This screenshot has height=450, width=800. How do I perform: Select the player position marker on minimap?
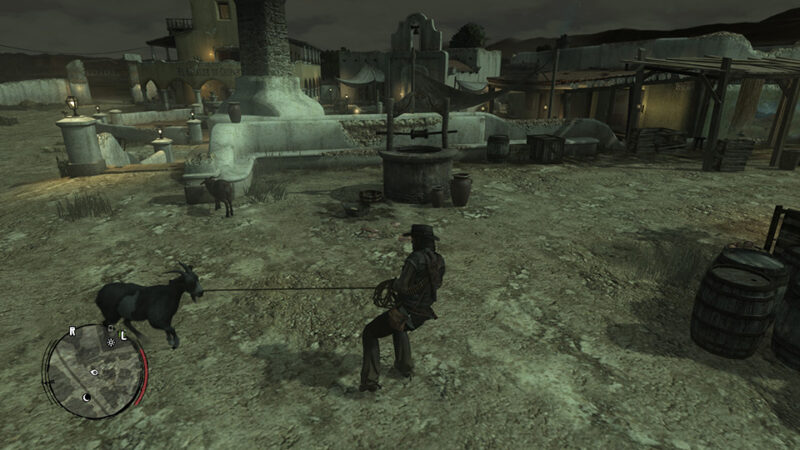[x=93, y=372]
